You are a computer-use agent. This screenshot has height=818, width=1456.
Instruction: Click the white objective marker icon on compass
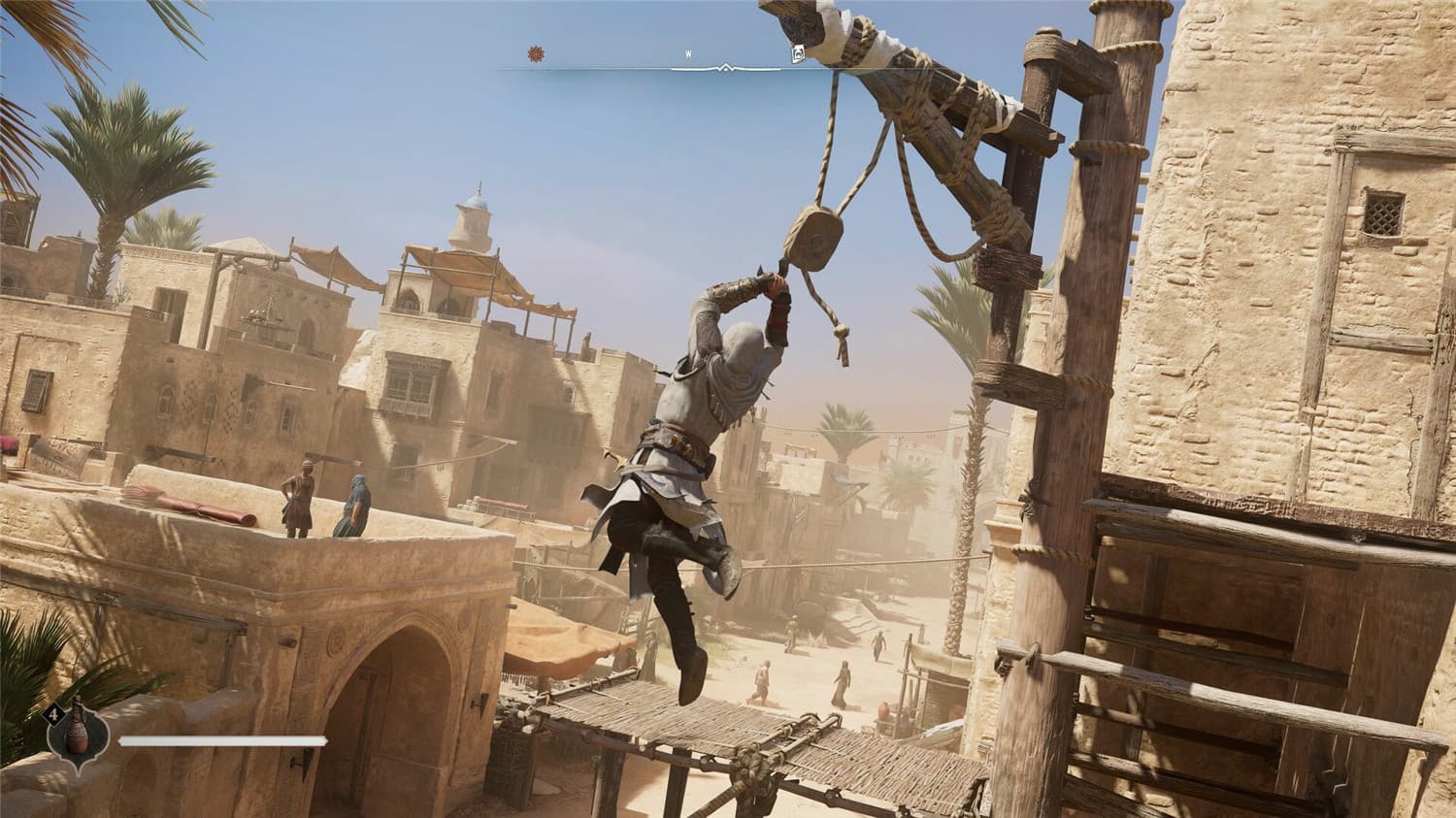coord(798,53)
